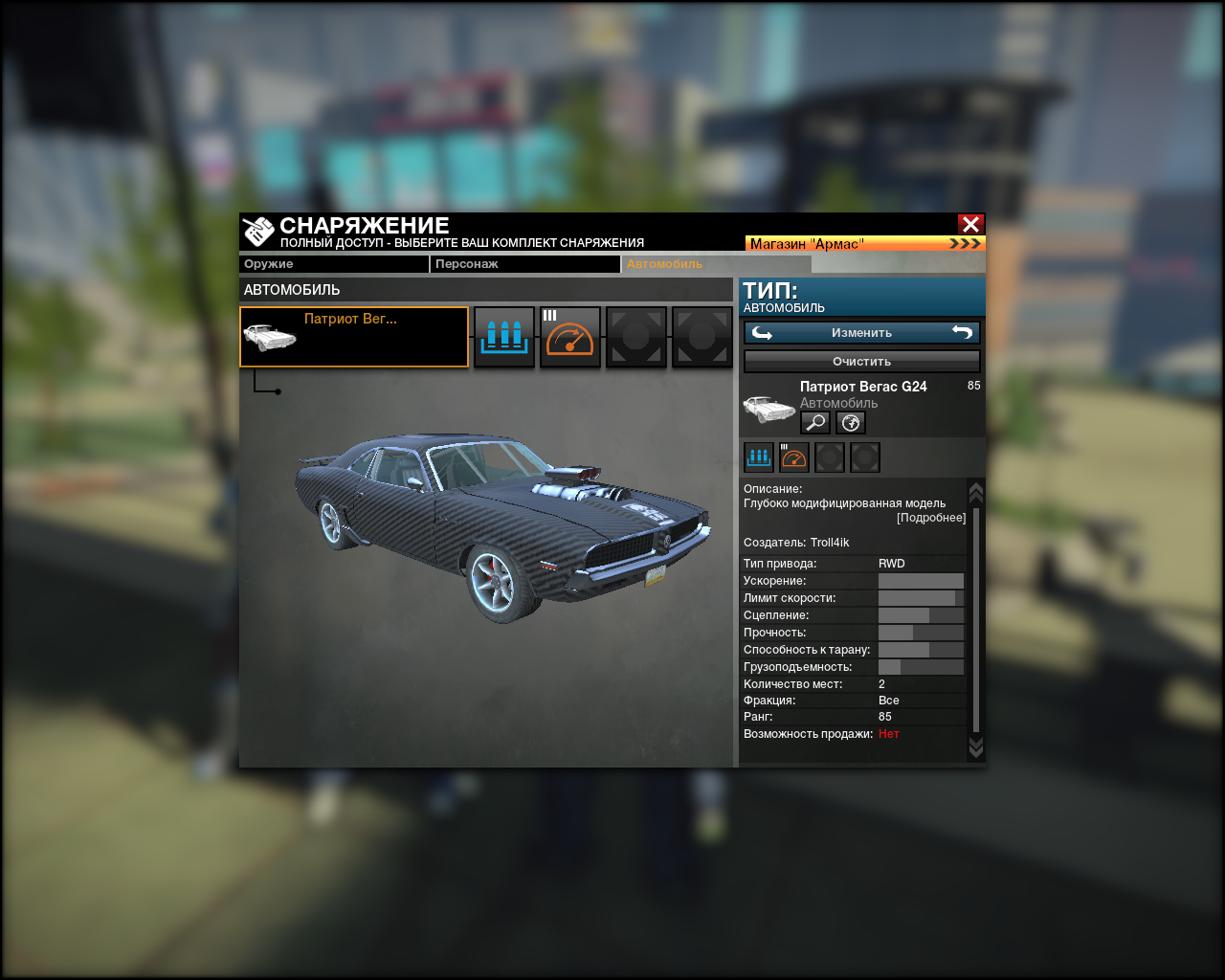The height and width of the screenshot is (980, 1225).
Task: Select the orange speedometer modification slot
Action: [570, 337]
